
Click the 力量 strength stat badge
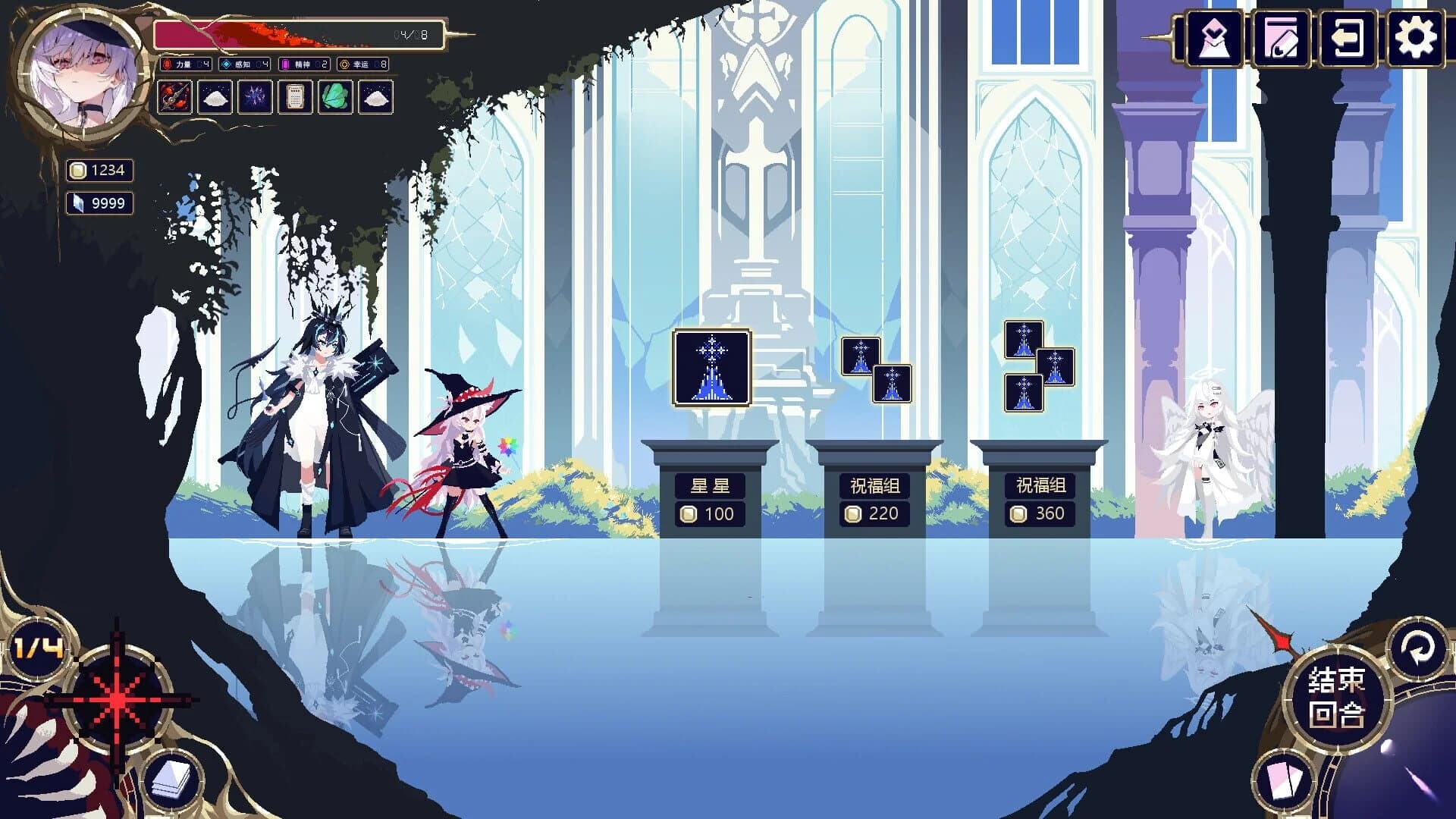point(187,64)
